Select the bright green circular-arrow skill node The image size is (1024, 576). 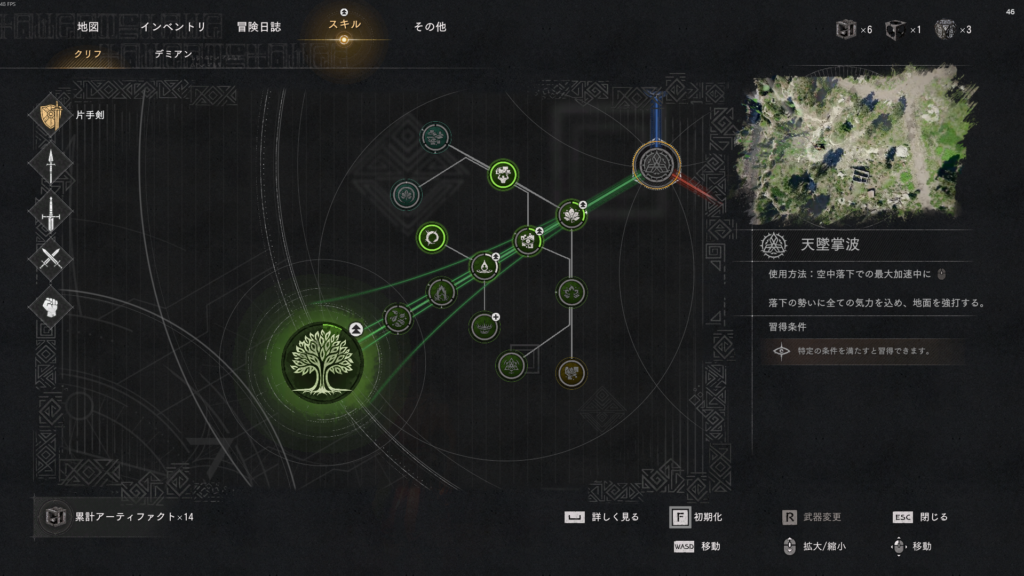(432, 238)
